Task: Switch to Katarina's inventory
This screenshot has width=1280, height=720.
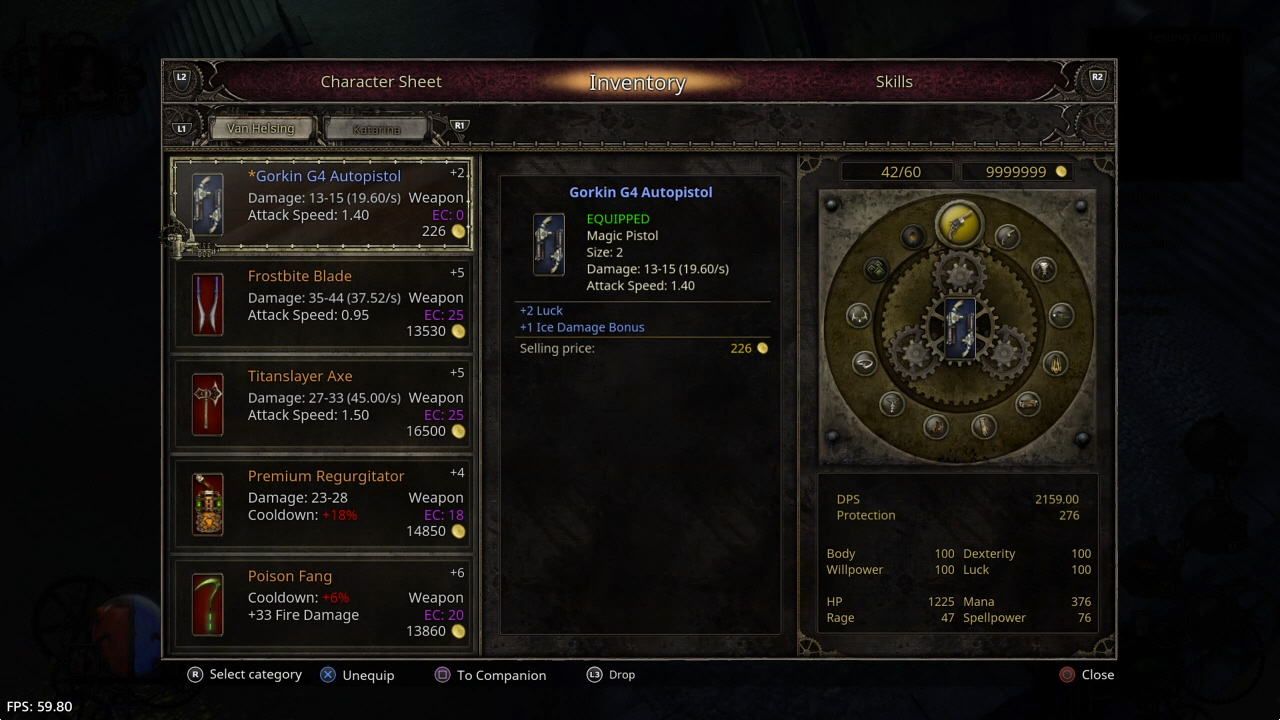Action: pyautogui.click(x=376, y=129)
